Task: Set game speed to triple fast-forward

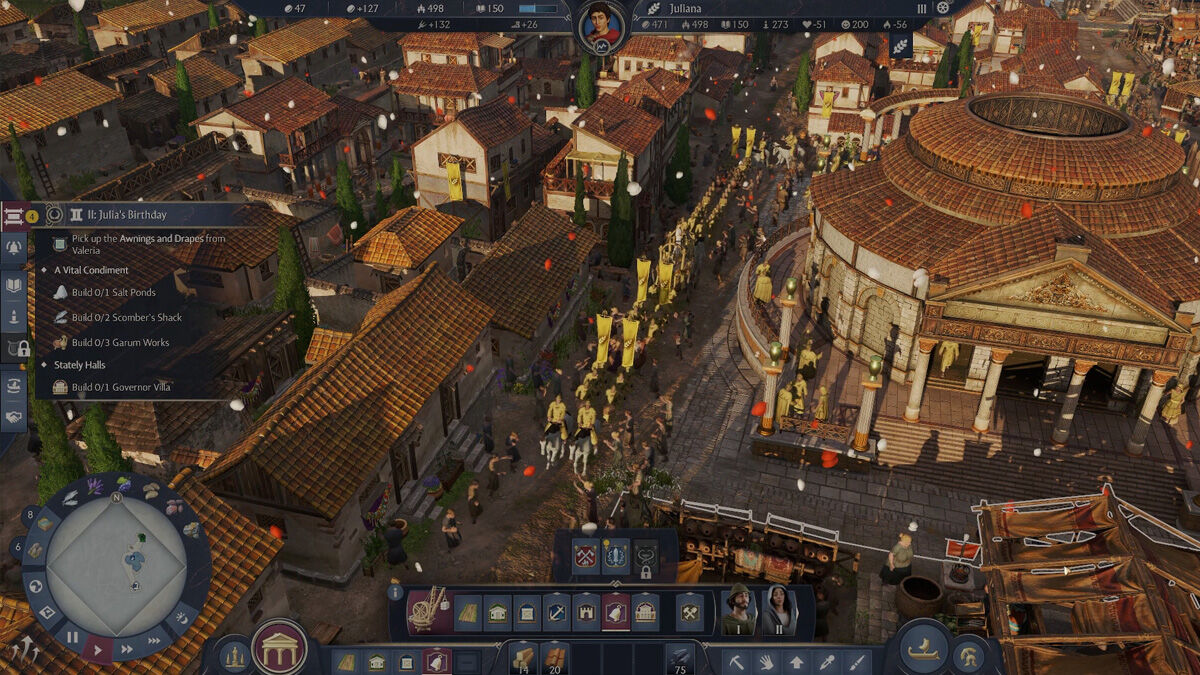Action: [153, 641]
